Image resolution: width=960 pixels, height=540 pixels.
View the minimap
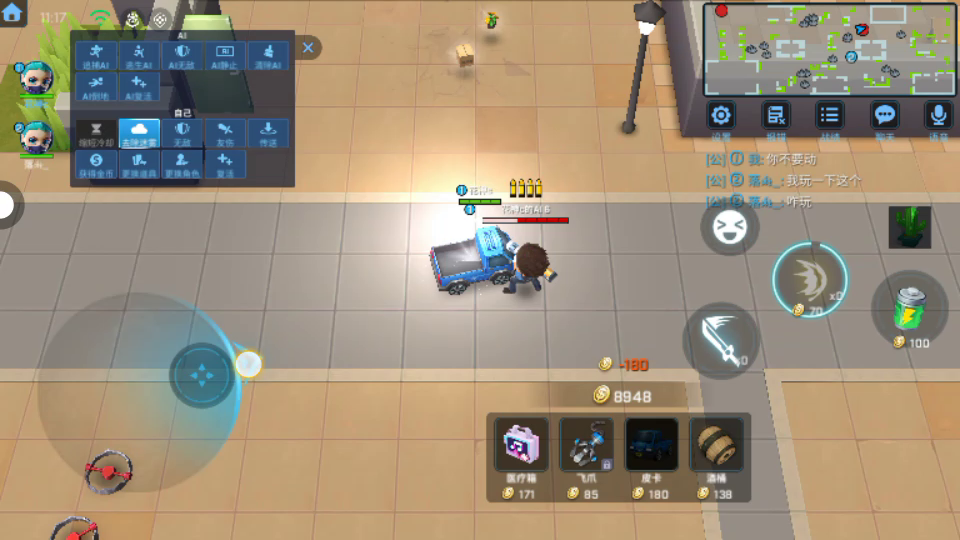(829, 49)
